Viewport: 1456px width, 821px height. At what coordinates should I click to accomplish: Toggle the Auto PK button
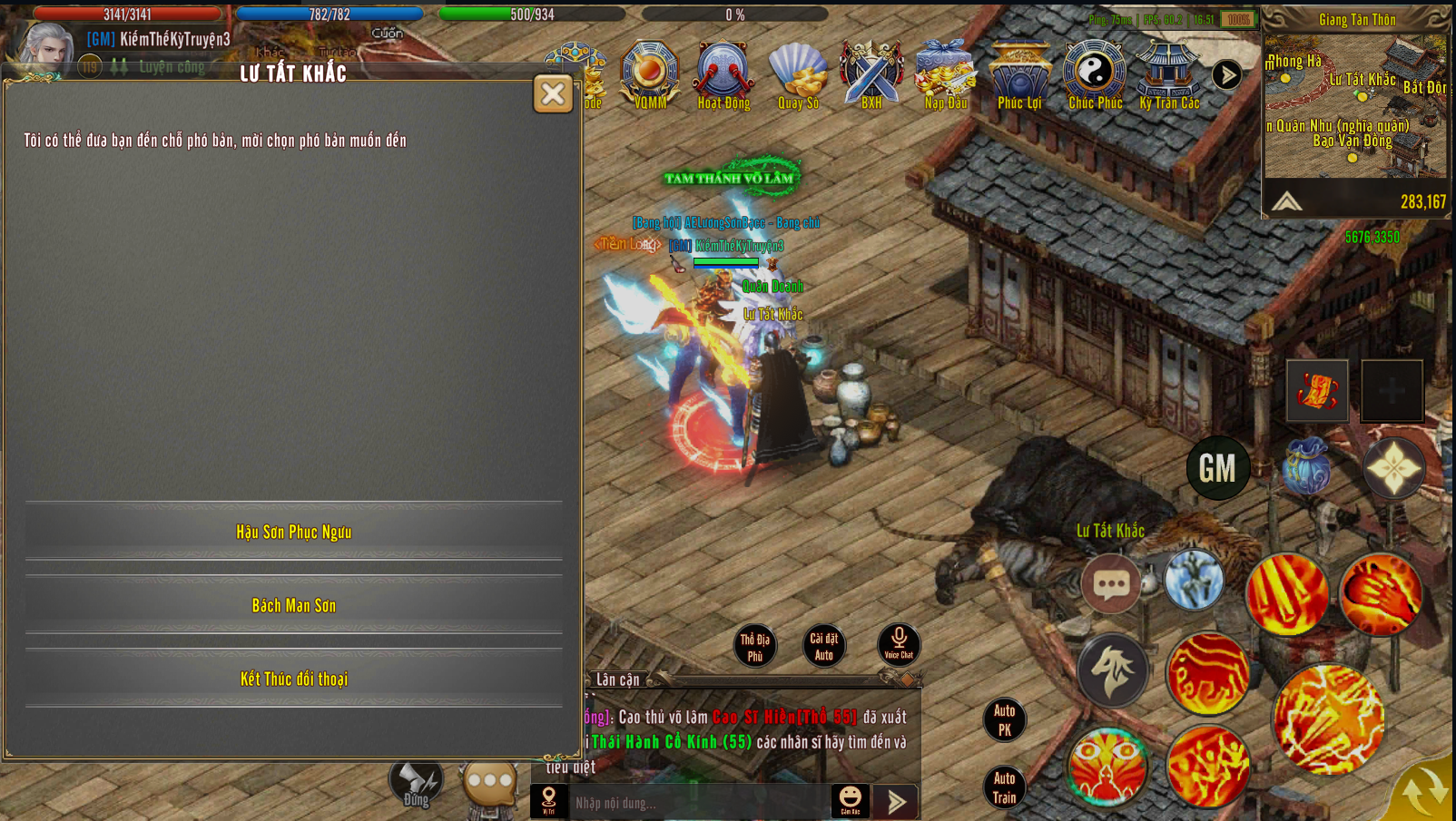[1004, 720]
